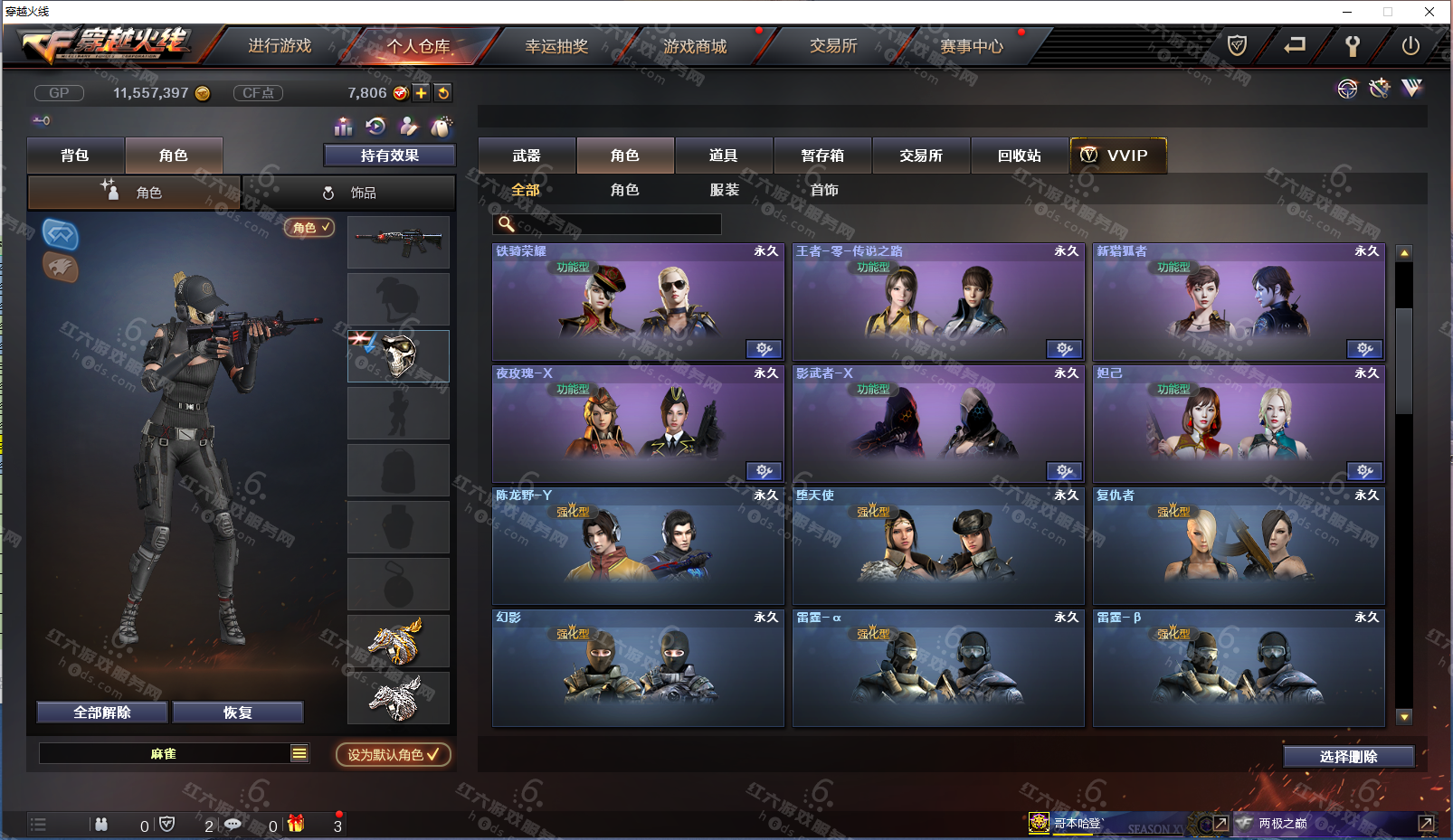Open the 道具 items tab
The width and height of the screenshot is (1453, 840).
(724, 156)
